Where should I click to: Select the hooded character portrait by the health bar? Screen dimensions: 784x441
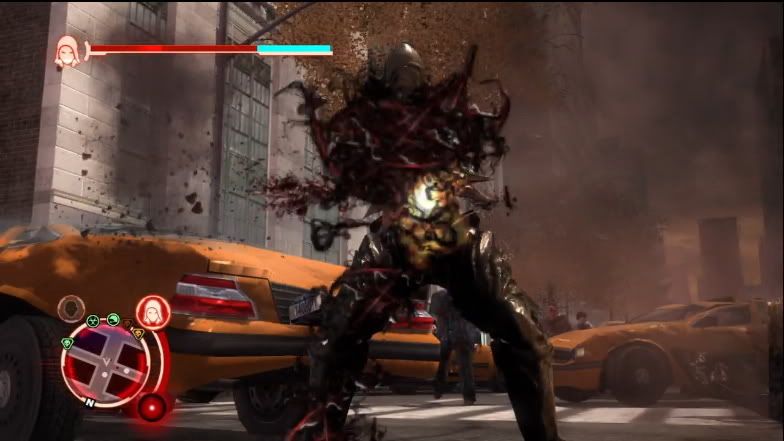click(x=68, y=50)
